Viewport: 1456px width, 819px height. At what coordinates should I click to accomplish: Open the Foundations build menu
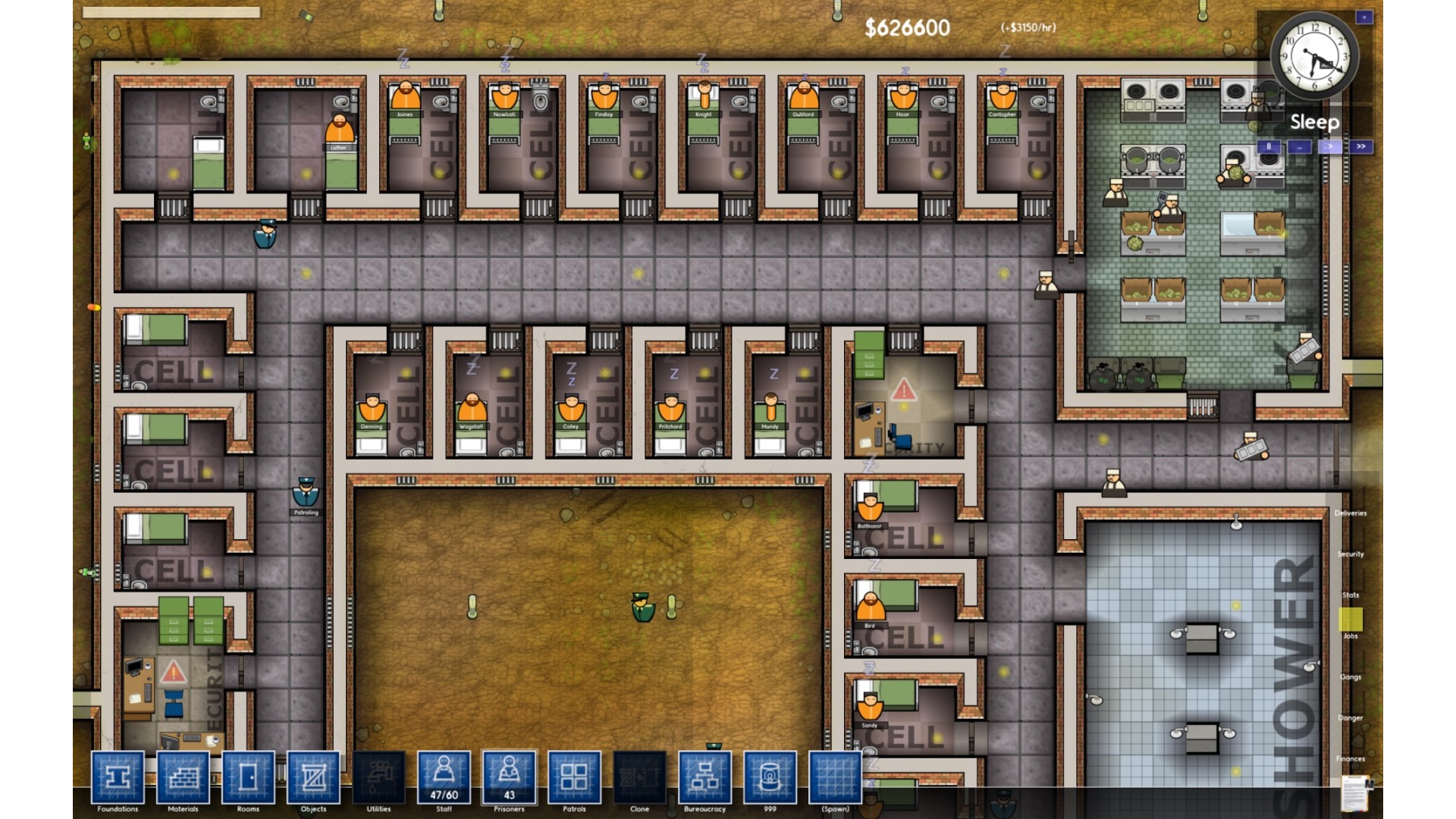tap(118, 777)
